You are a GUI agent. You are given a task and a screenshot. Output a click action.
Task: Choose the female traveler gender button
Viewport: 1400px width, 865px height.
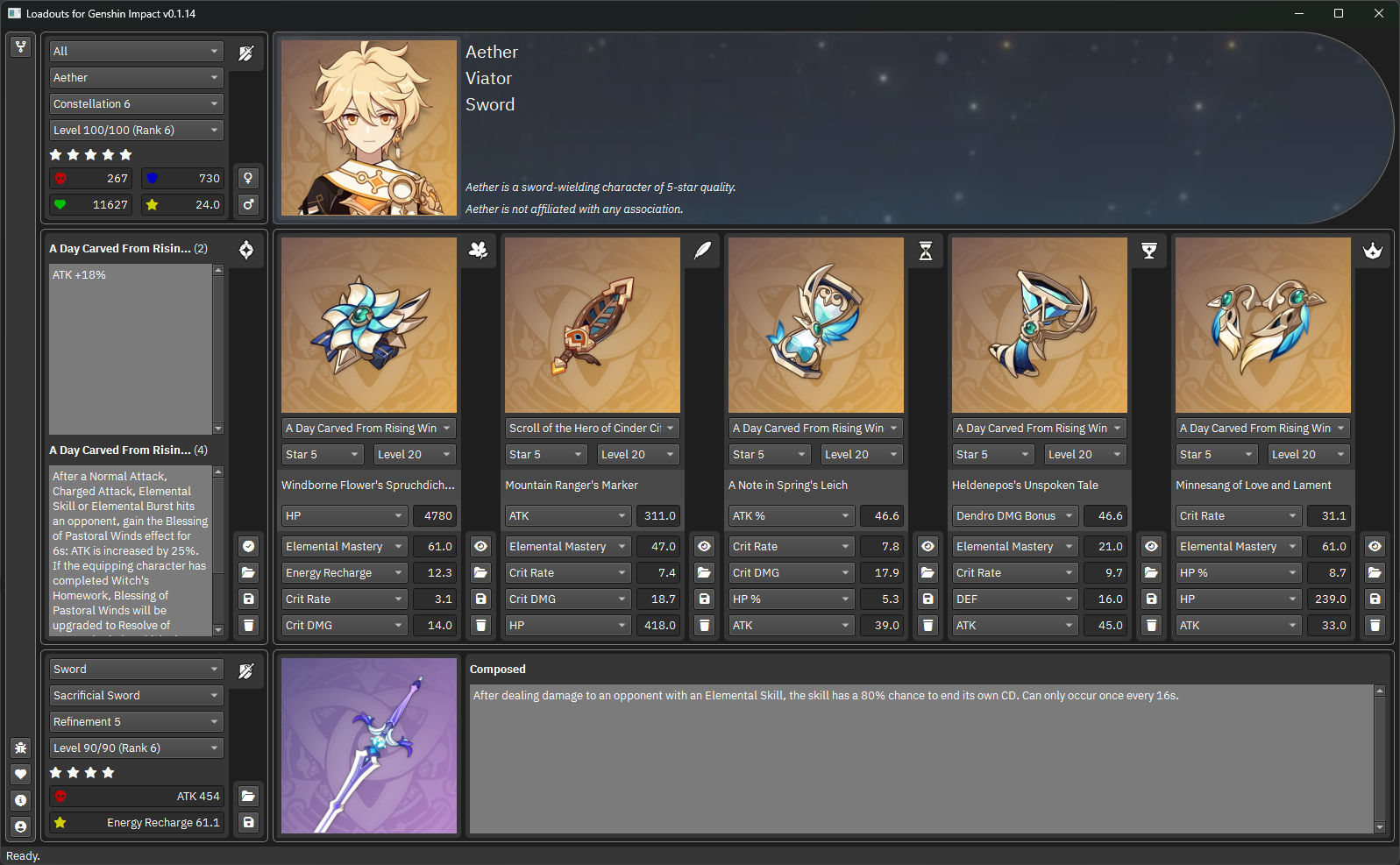click(x=249, y=179)
